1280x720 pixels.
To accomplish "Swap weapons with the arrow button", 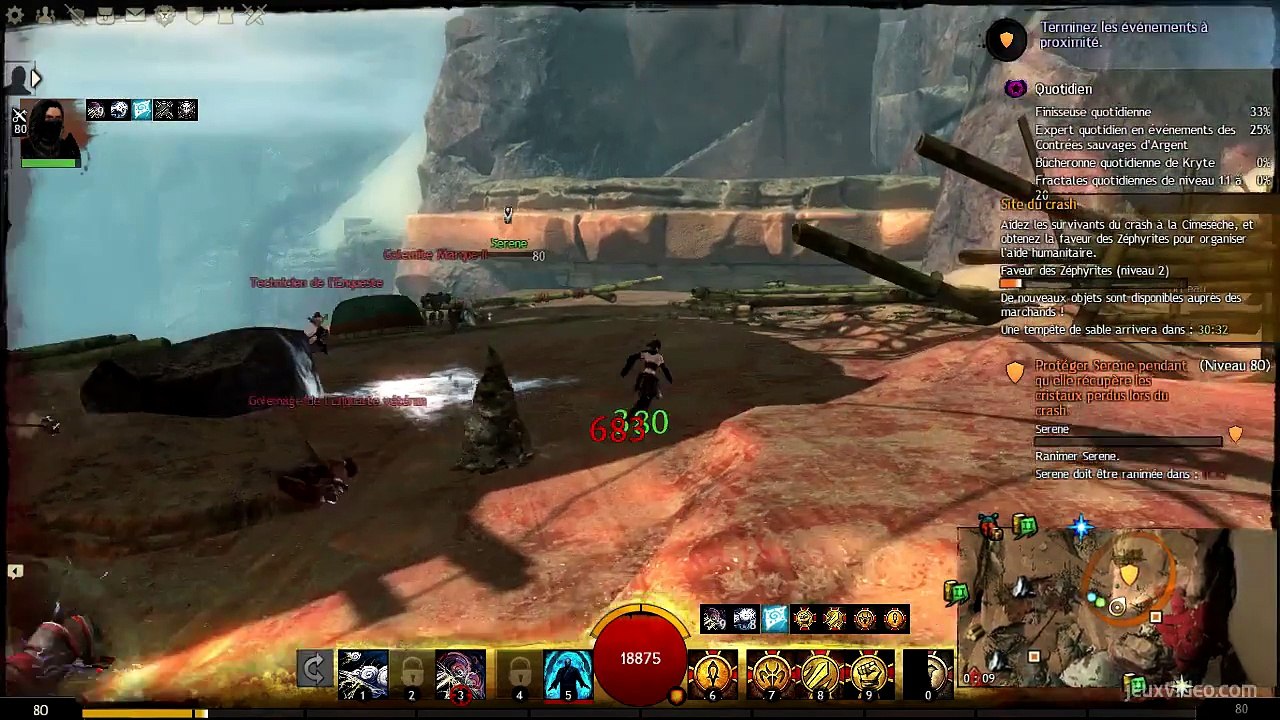I will tap(314, 670).
